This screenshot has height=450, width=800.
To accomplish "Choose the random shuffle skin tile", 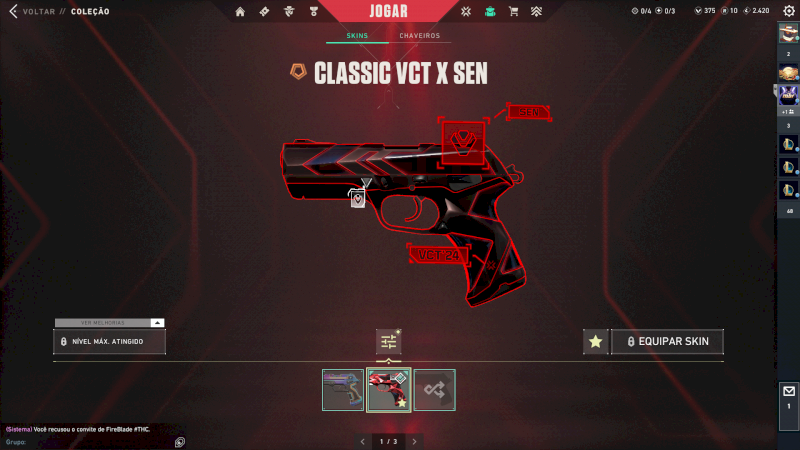I will [x=435, y=390].
